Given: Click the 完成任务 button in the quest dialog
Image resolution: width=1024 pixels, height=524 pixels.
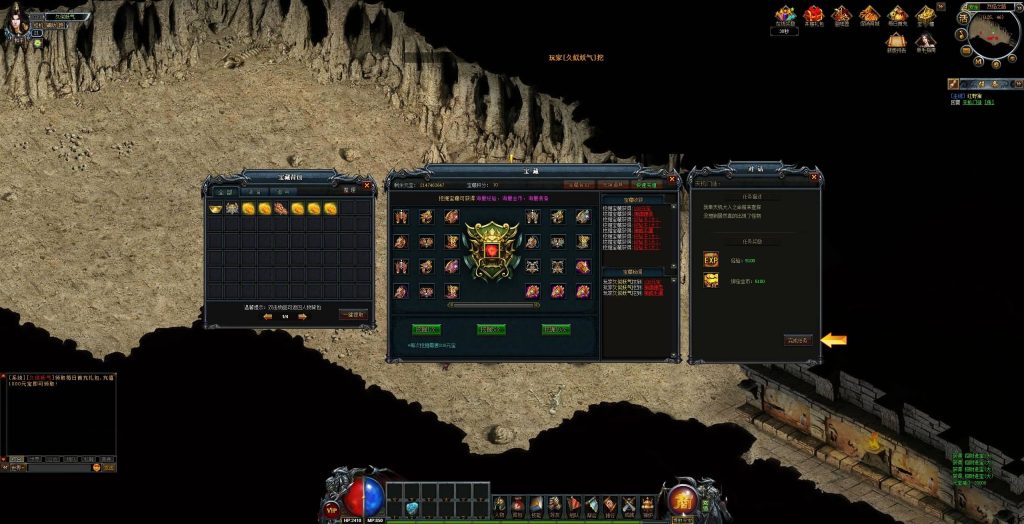Looking at the screenshot, I should pyautogui.click(x=798, y=340).
